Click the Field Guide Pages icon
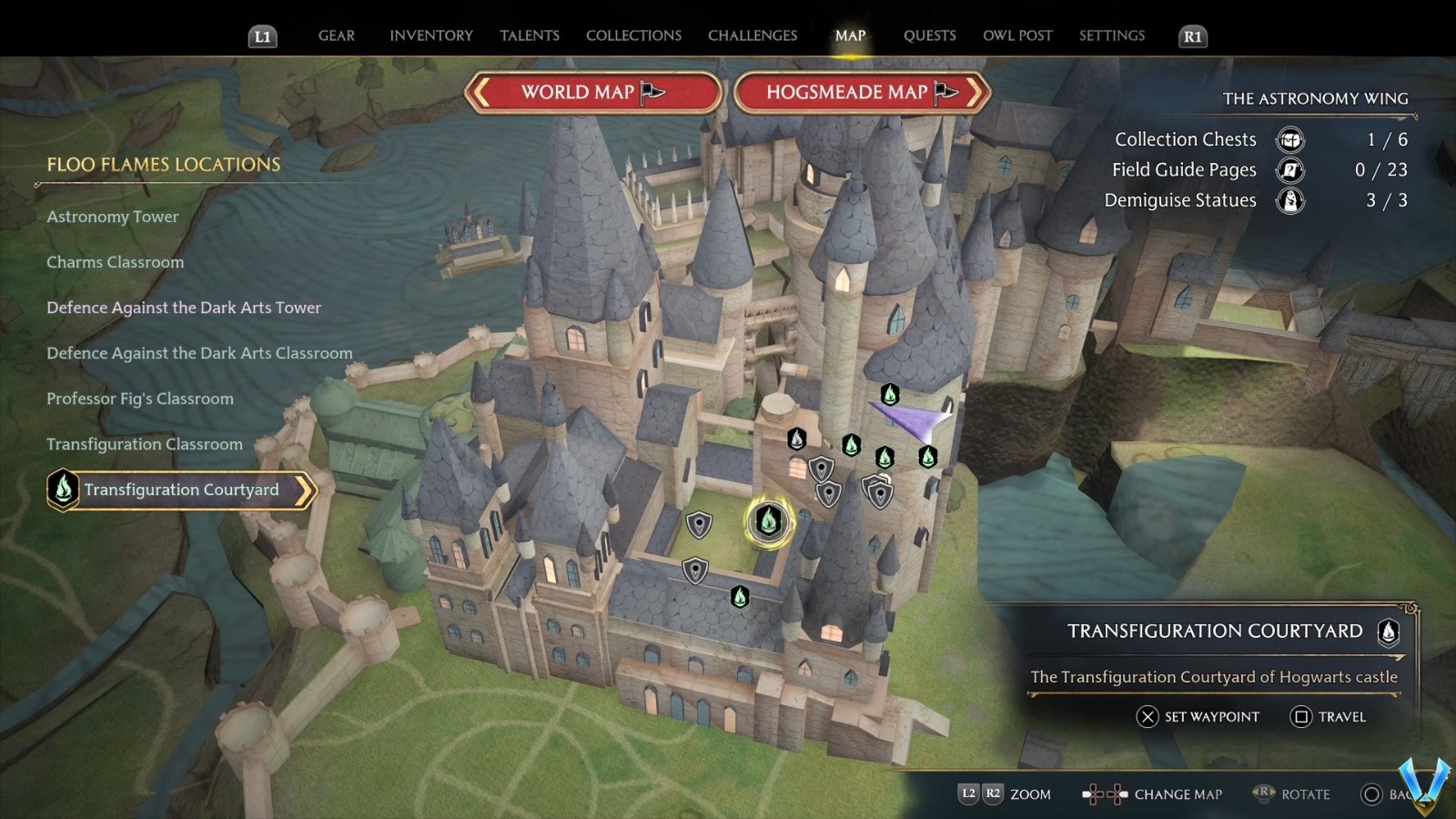The image size is (1456, 819). tap(1289, 170)
